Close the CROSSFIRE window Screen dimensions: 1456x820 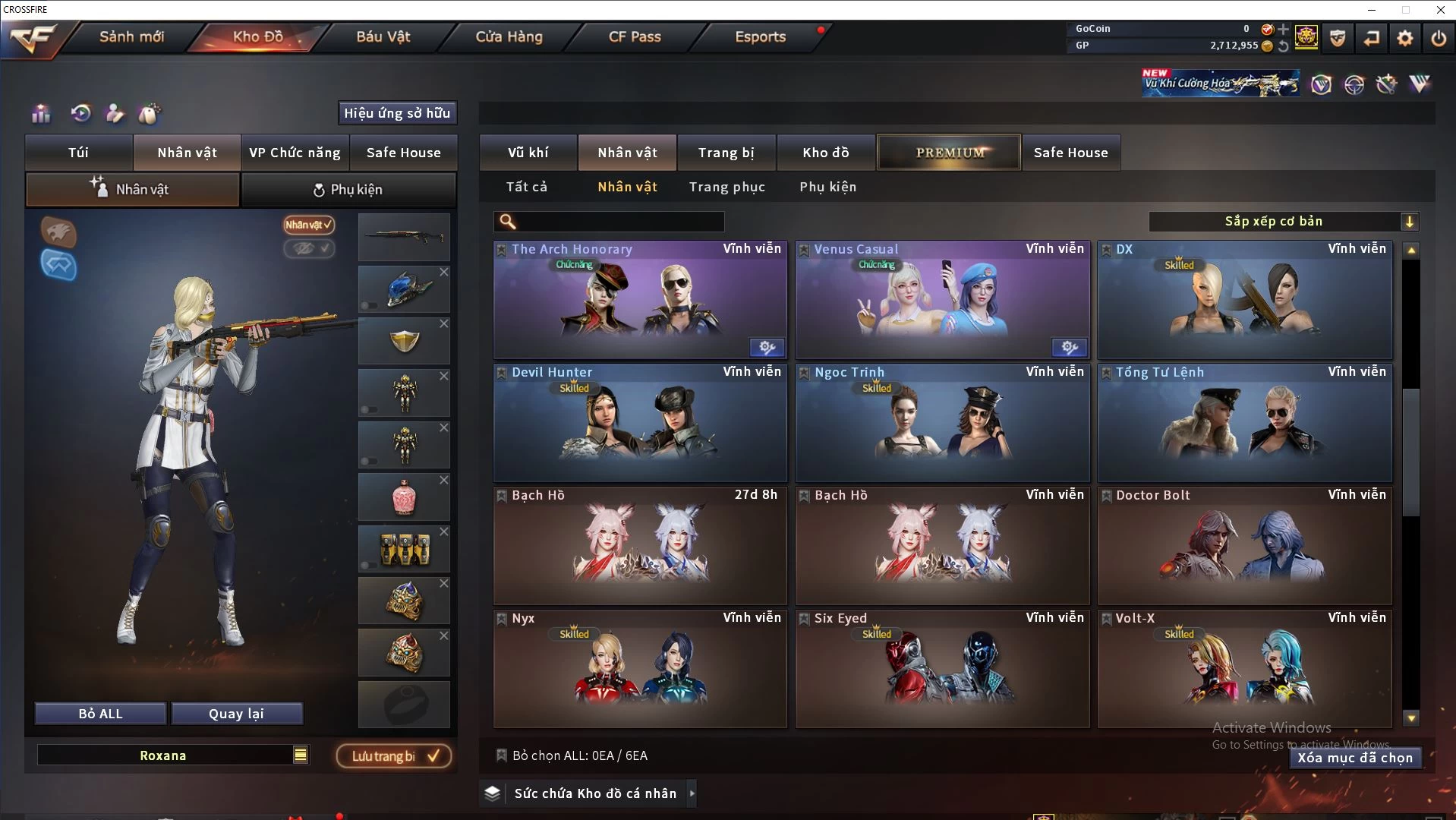pyautogui.click(x=1440, y=10)
